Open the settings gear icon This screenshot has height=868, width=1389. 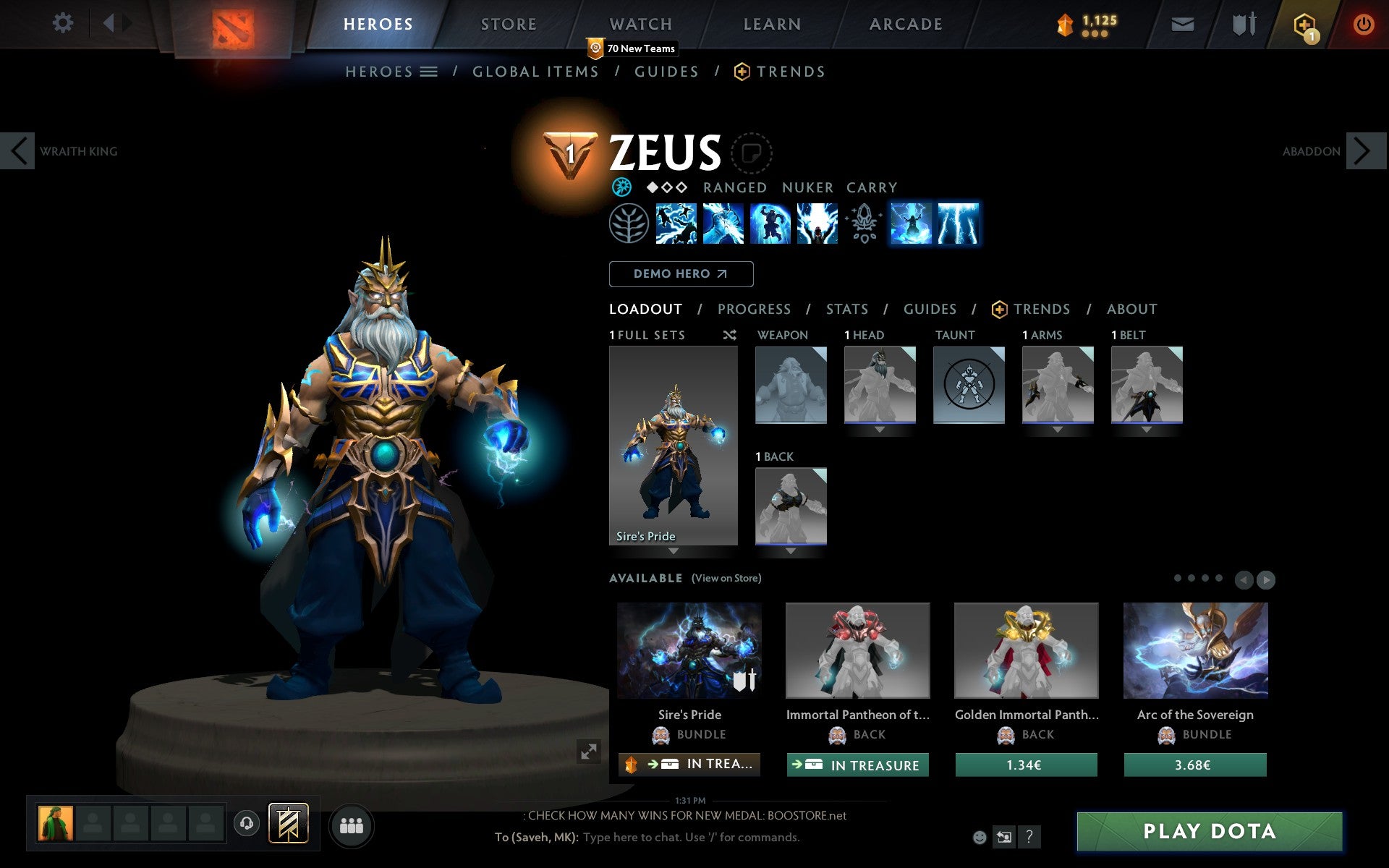tap(64, 23)
